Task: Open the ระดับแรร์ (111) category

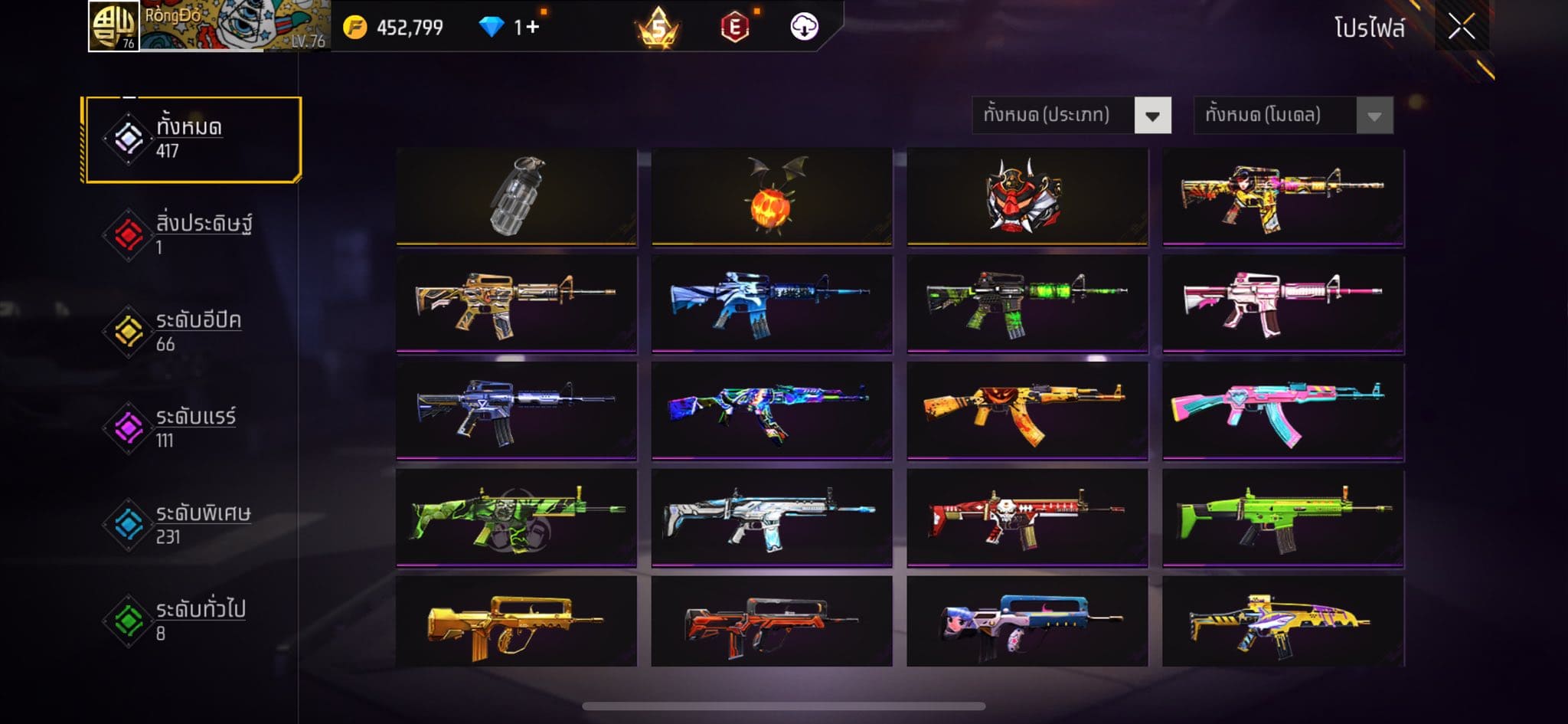Action: click(192, 428)
